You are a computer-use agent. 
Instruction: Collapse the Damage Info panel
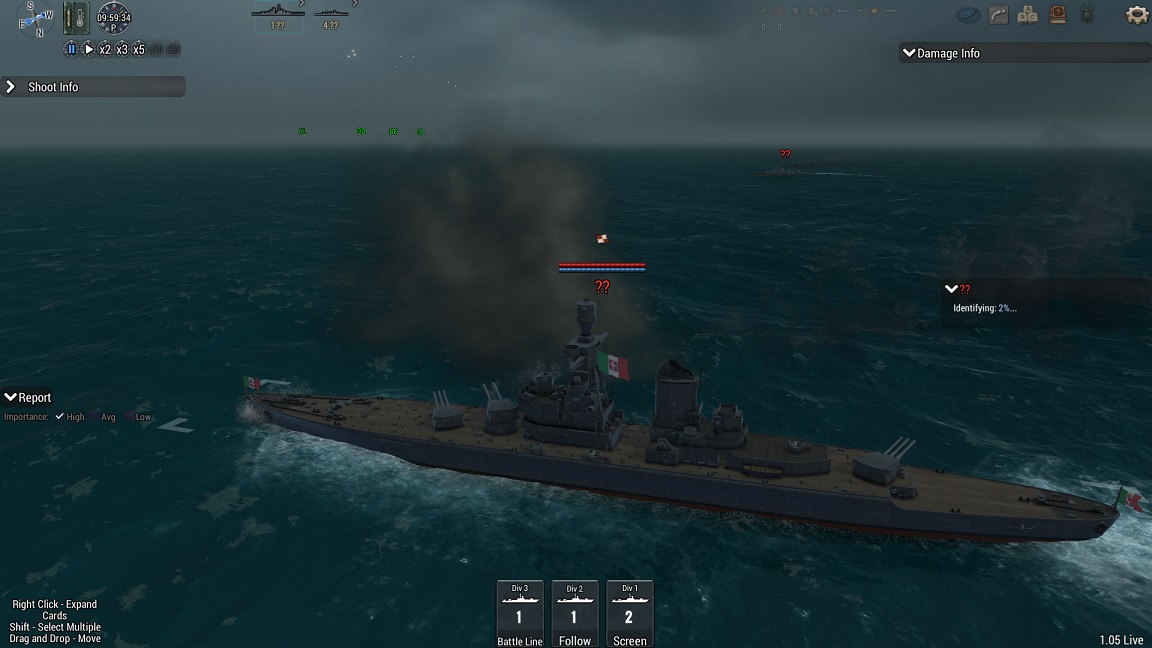tap(909, 53)
